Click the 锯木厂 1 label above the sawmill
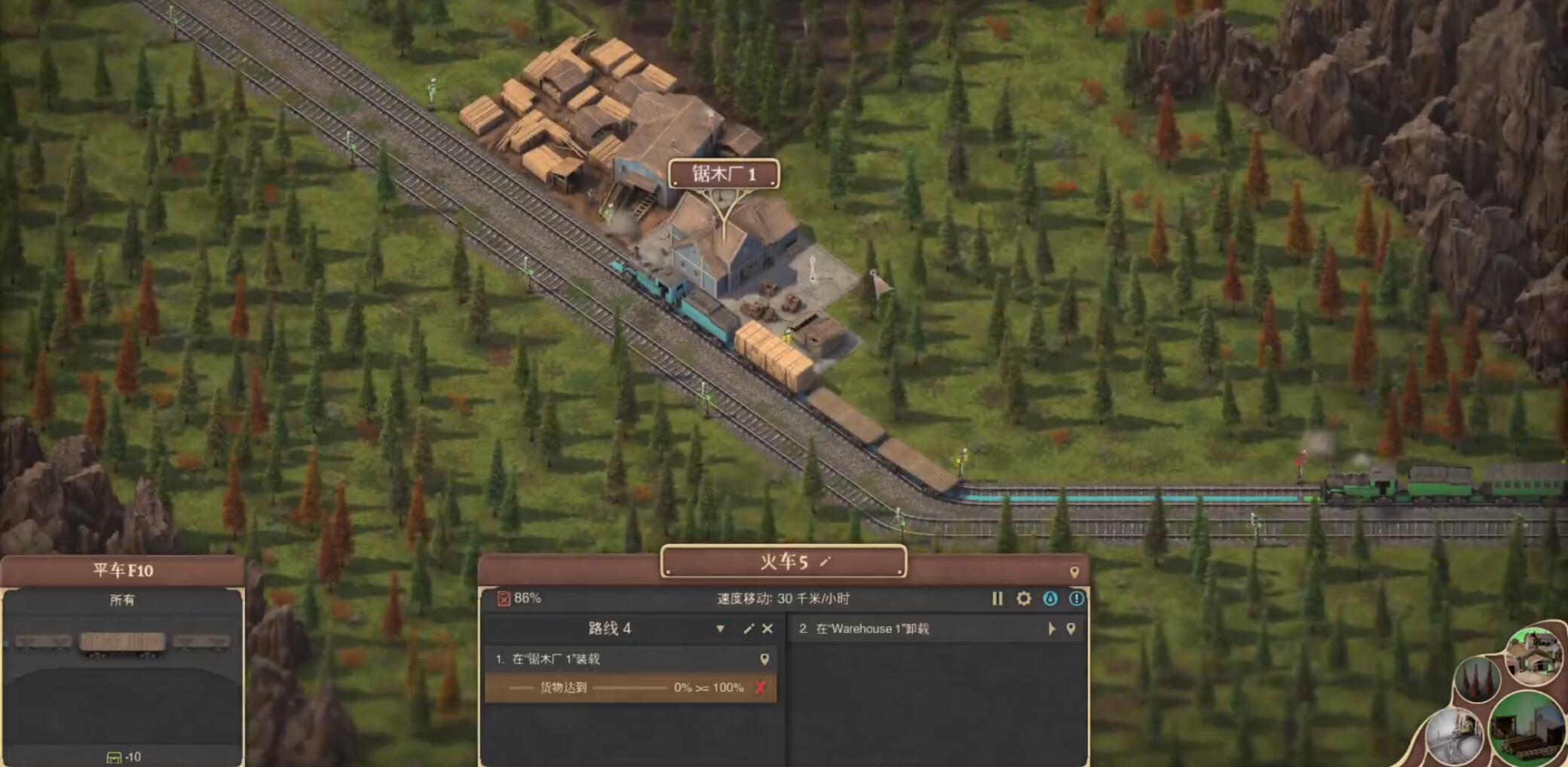This screenshot has width=1568, height=767. point(724,173)
